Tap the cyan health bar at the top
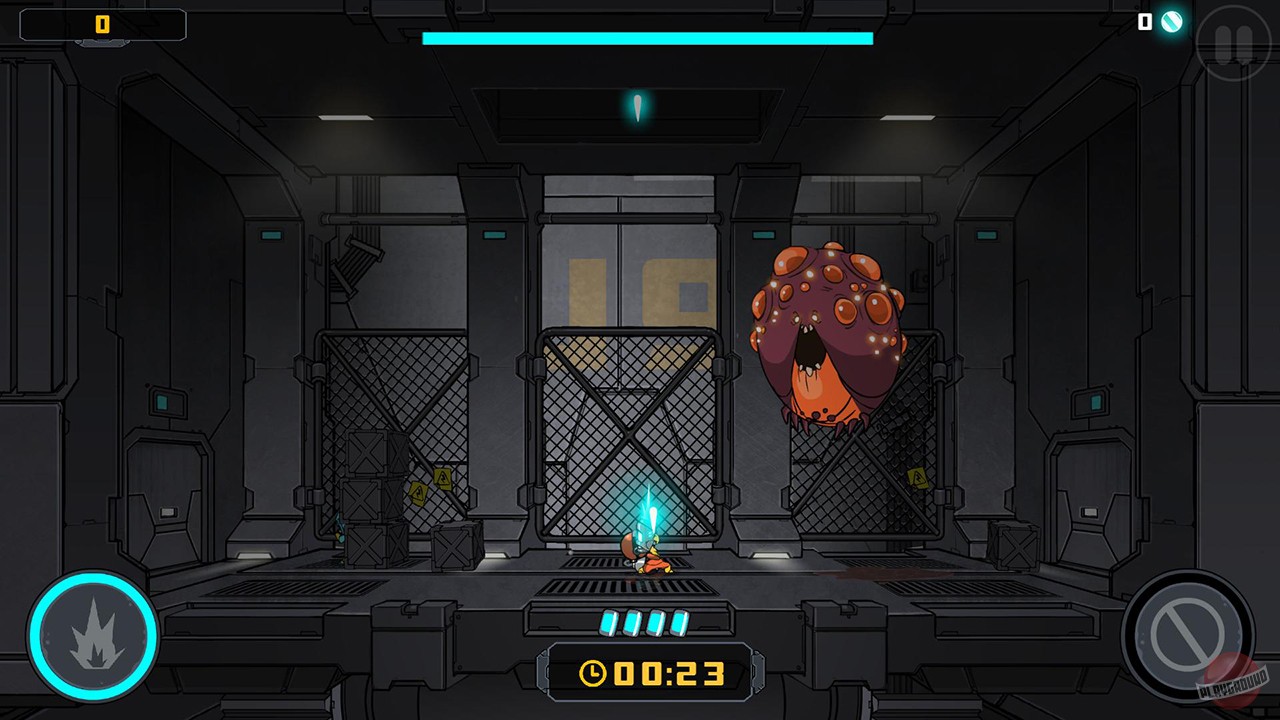This screenshot has width=1280, height=720. coord(648,38)
